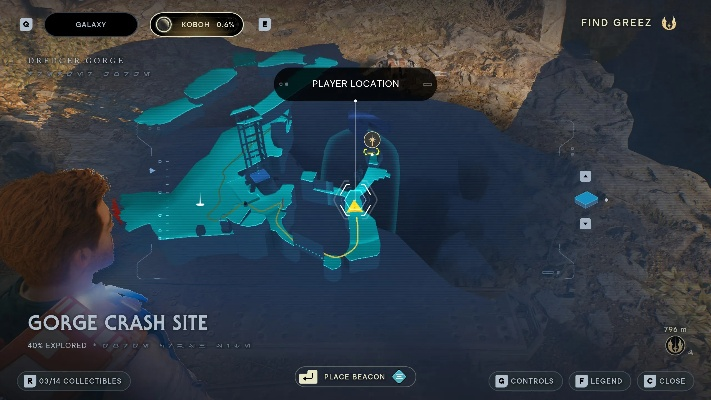
Task: Move up one map floor level
Action: coord(585,176)
